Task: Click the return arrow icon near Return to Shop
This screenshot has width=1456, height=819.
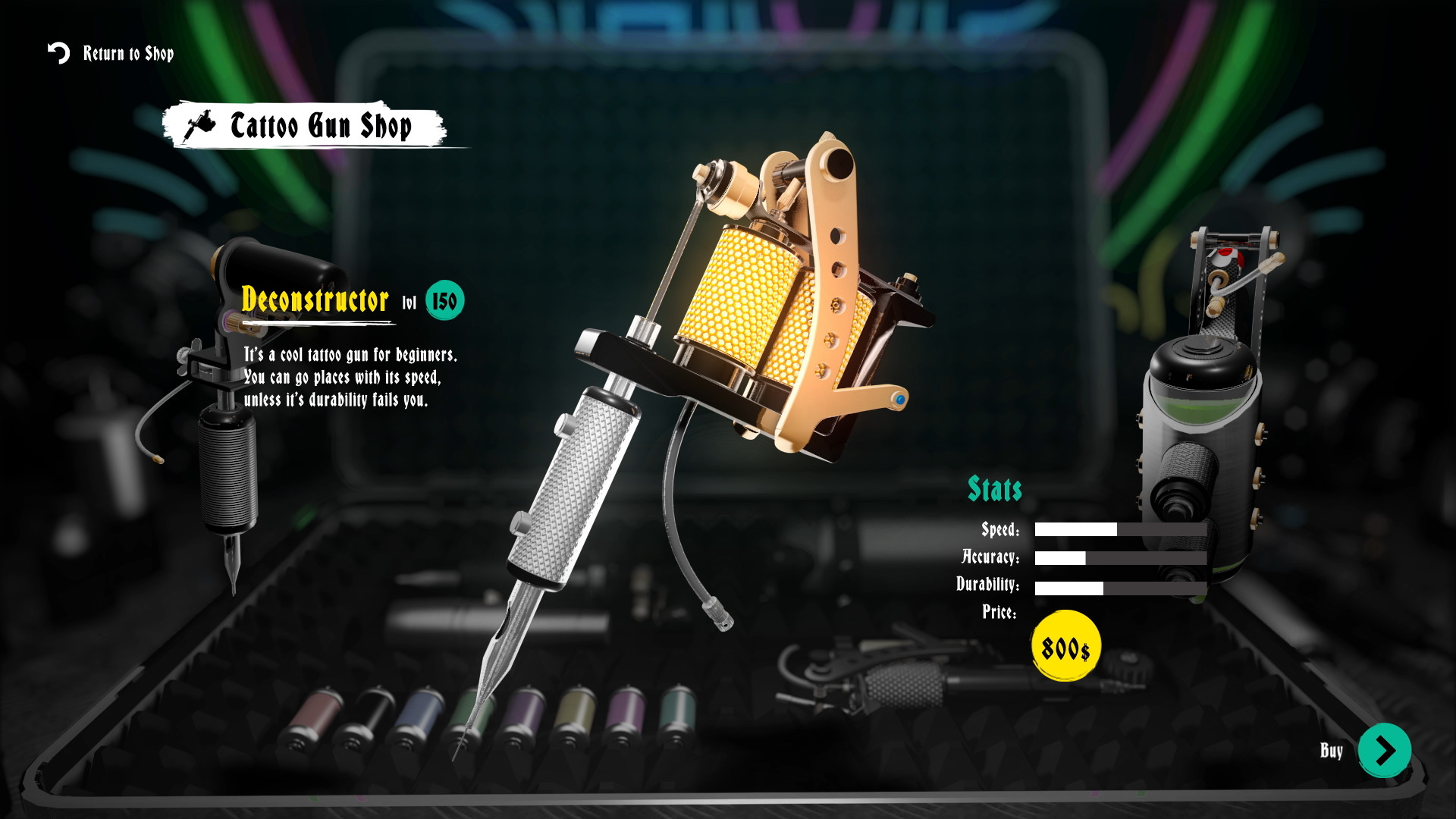Action: (58, 53)
